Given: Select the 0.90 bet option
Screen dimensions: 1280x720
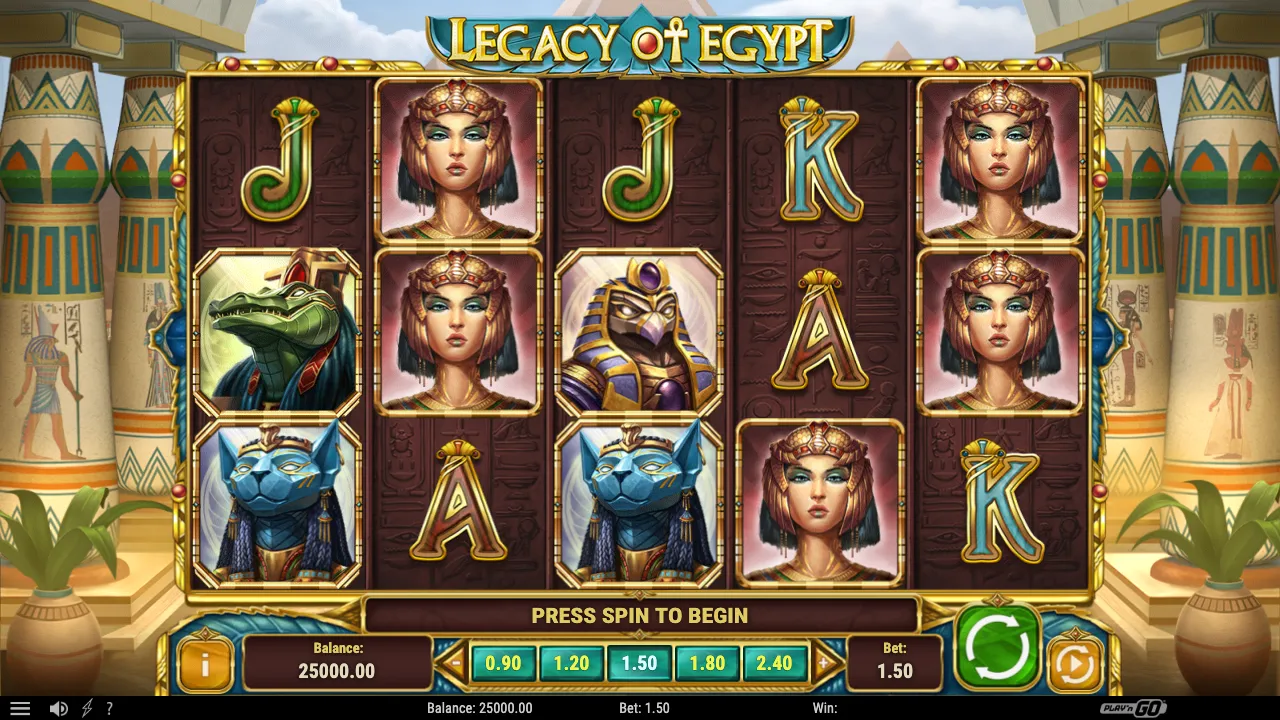Looking at the screenshot, I should (x=503, y=662).
